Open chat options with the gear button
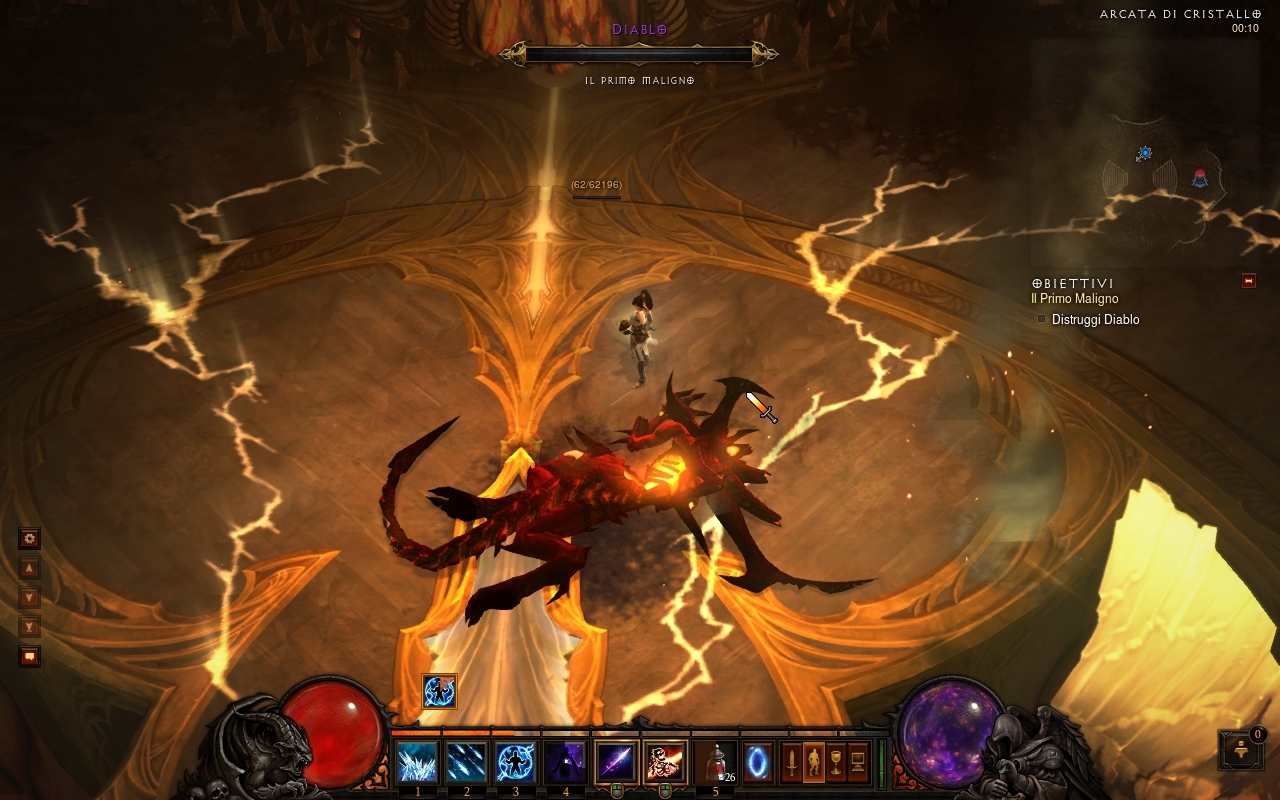This screenshot has height=800, width=1280. click(30, 539)
